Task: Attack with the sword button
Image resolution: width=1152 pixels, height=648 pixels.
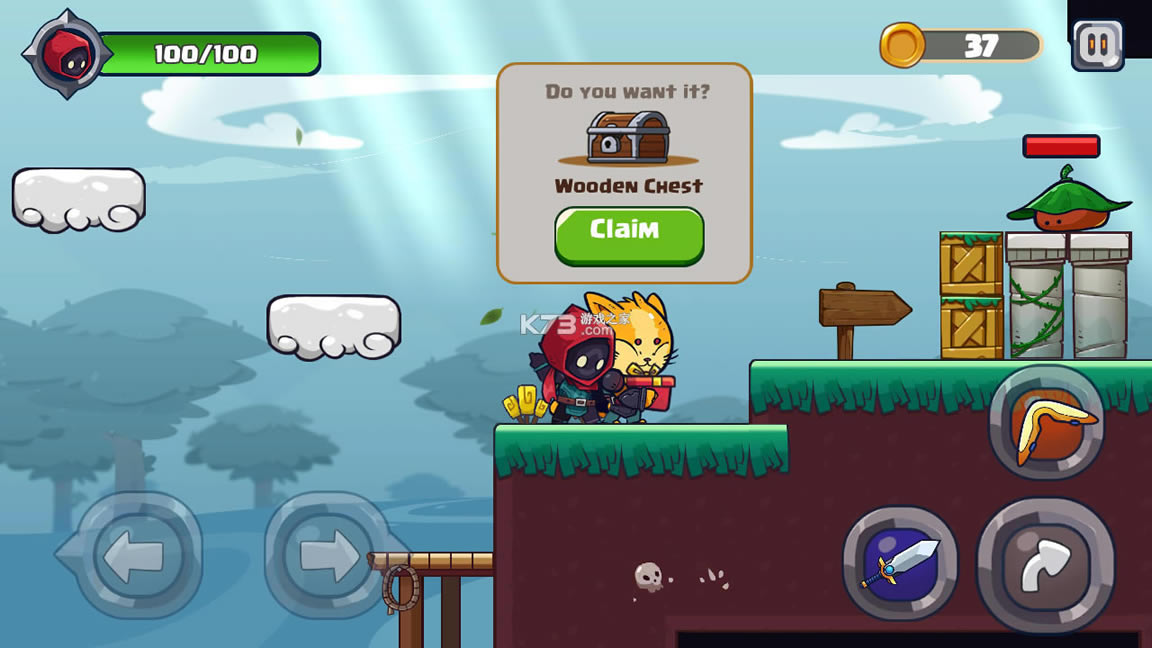Action: click(x=901, y=563)
